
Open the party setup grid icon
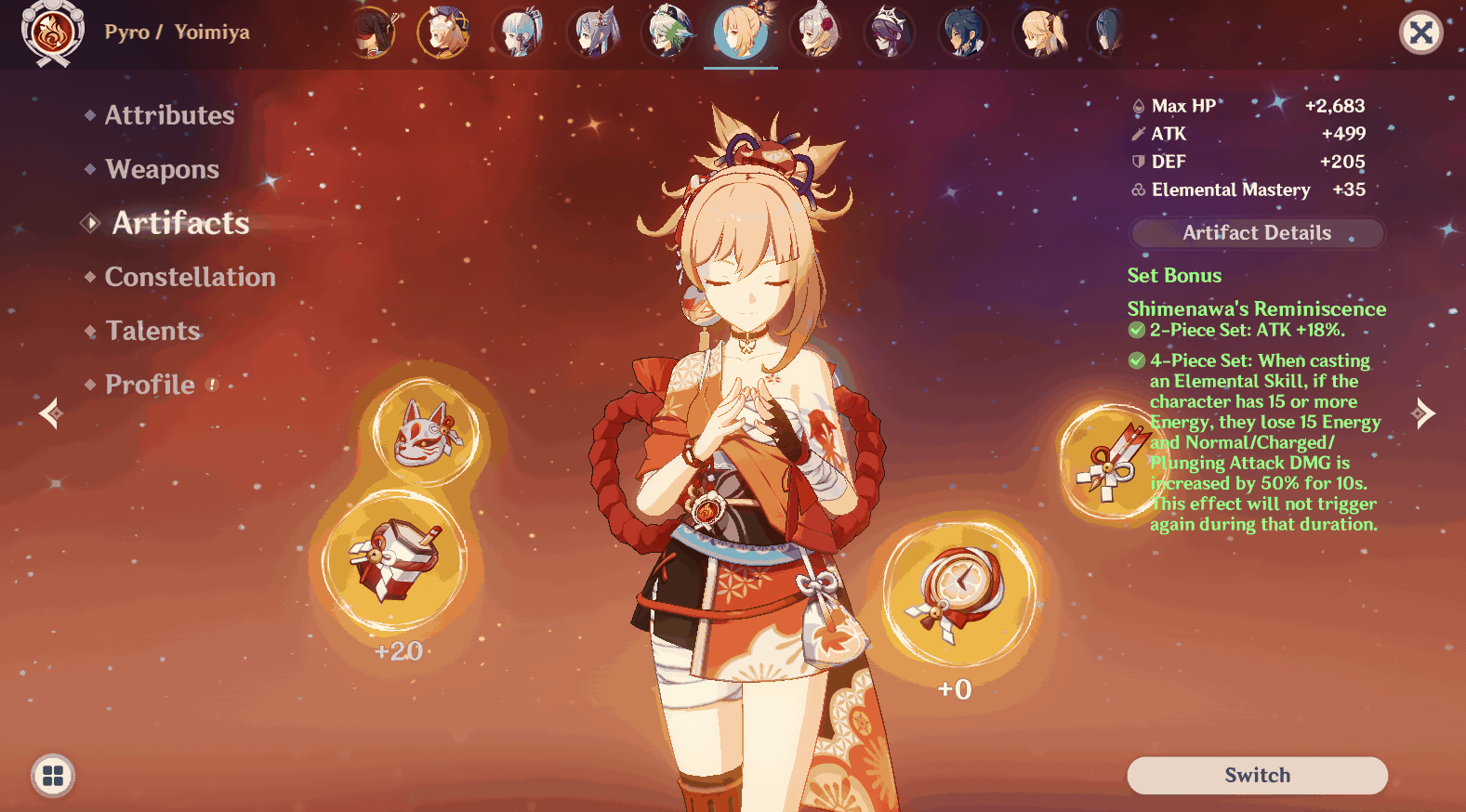(x=53, y=776)
